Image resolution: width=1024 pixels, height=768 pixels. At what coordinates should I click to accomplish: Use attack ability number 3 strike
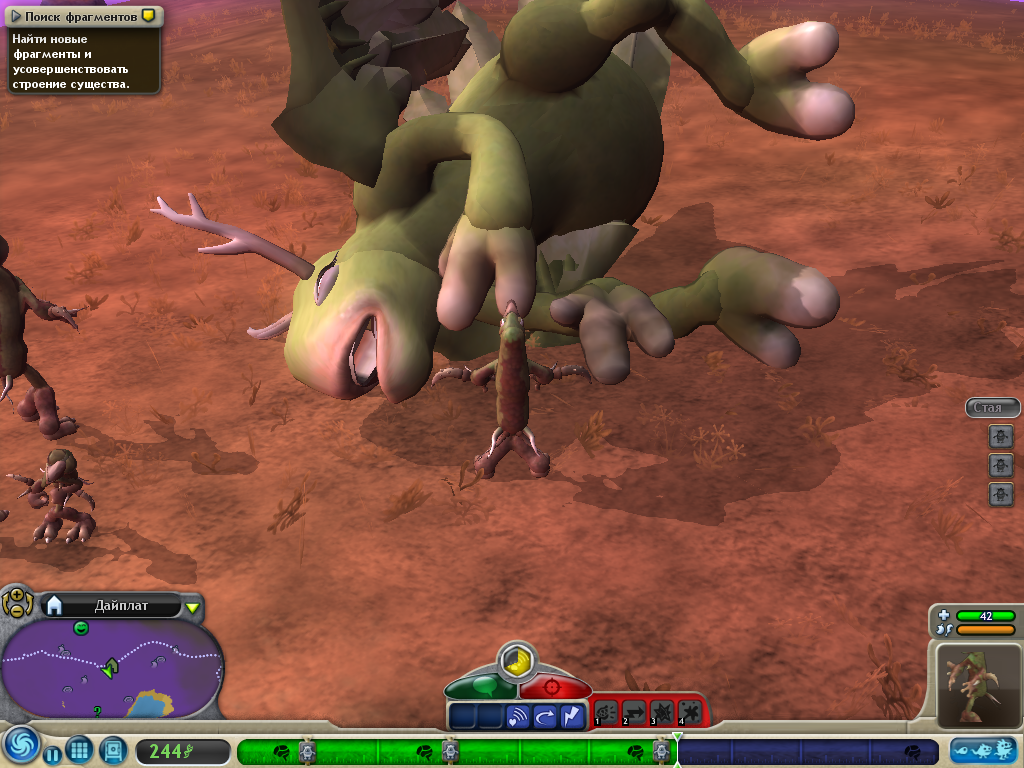tap(661, 713)
